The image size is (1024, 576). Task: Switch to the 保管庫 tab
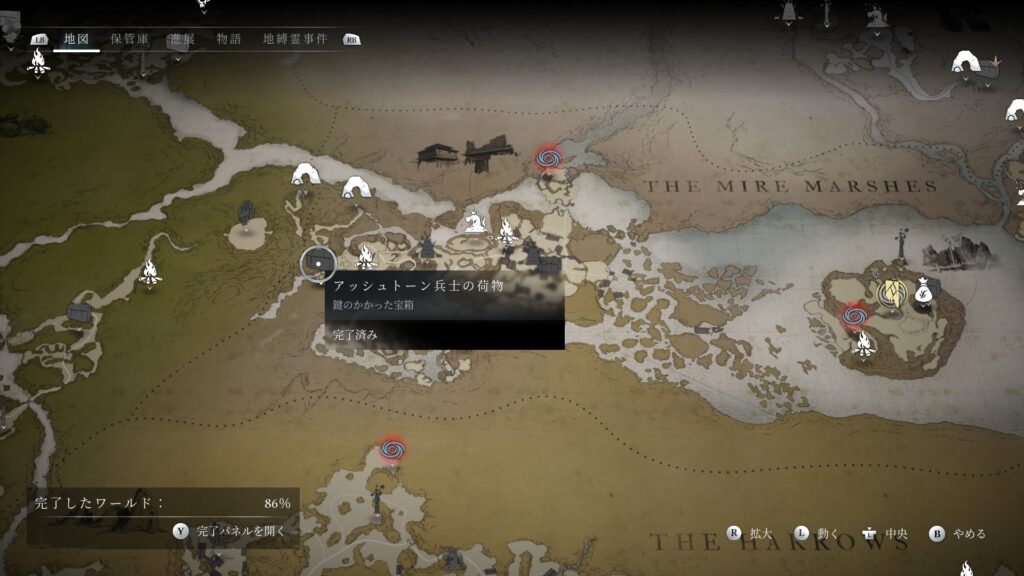pos(129,39)
